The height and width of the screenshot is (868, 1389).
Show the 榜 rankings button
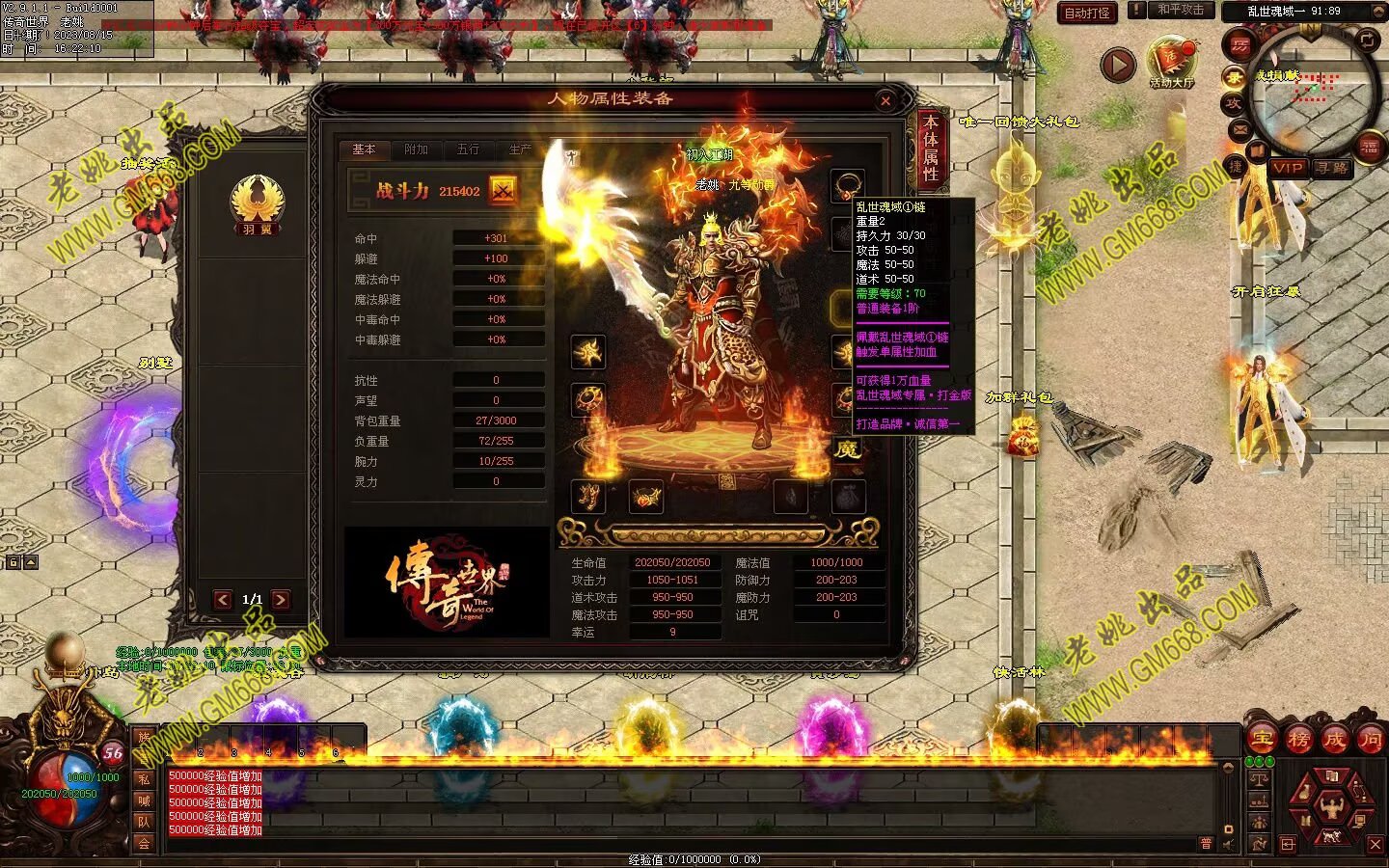click(1298, 740)
